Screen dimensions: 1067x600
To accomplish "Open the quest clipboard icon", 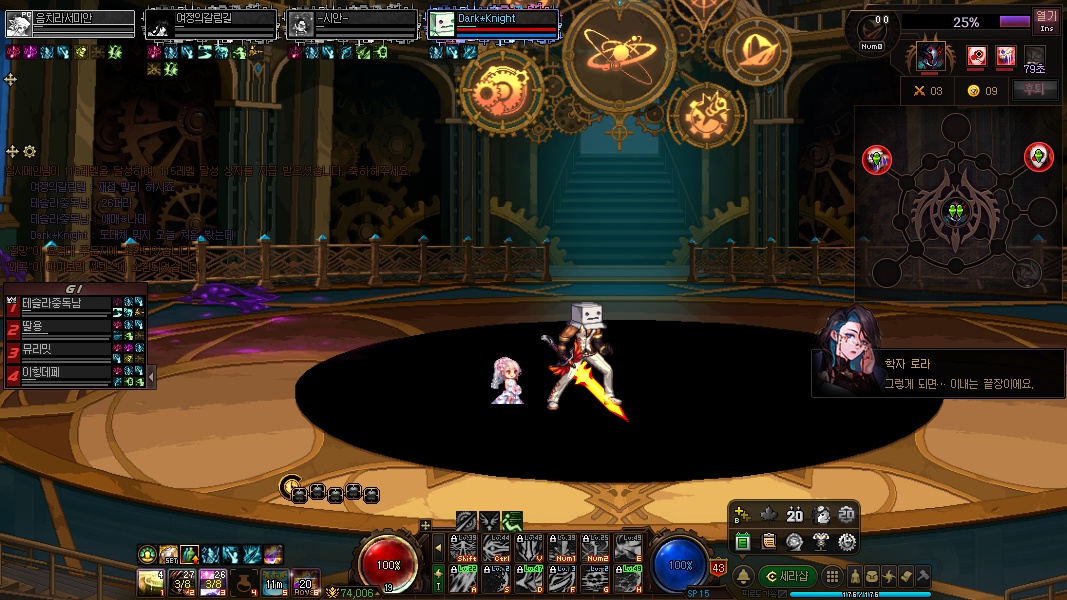I will 769,541.
